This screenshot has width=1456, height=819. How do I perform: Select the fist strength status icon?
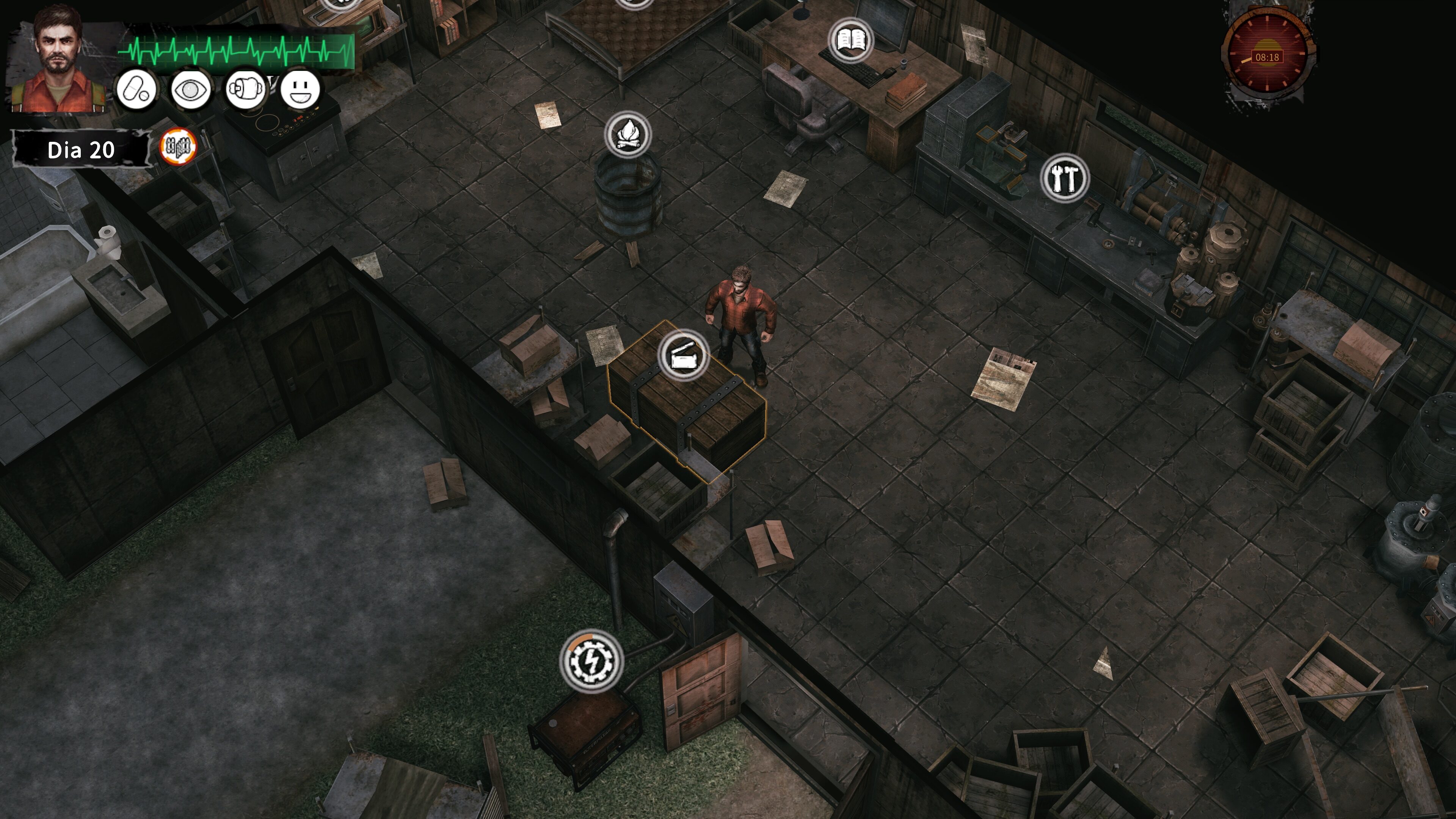[245, 89]
